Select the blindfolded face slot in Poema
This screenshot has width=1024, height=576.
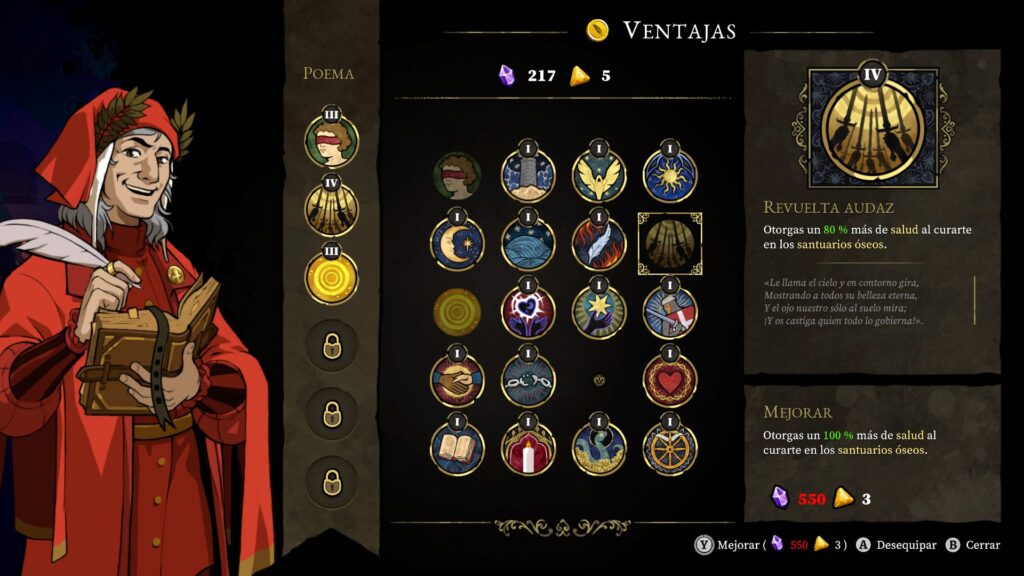tap(331, 142)
